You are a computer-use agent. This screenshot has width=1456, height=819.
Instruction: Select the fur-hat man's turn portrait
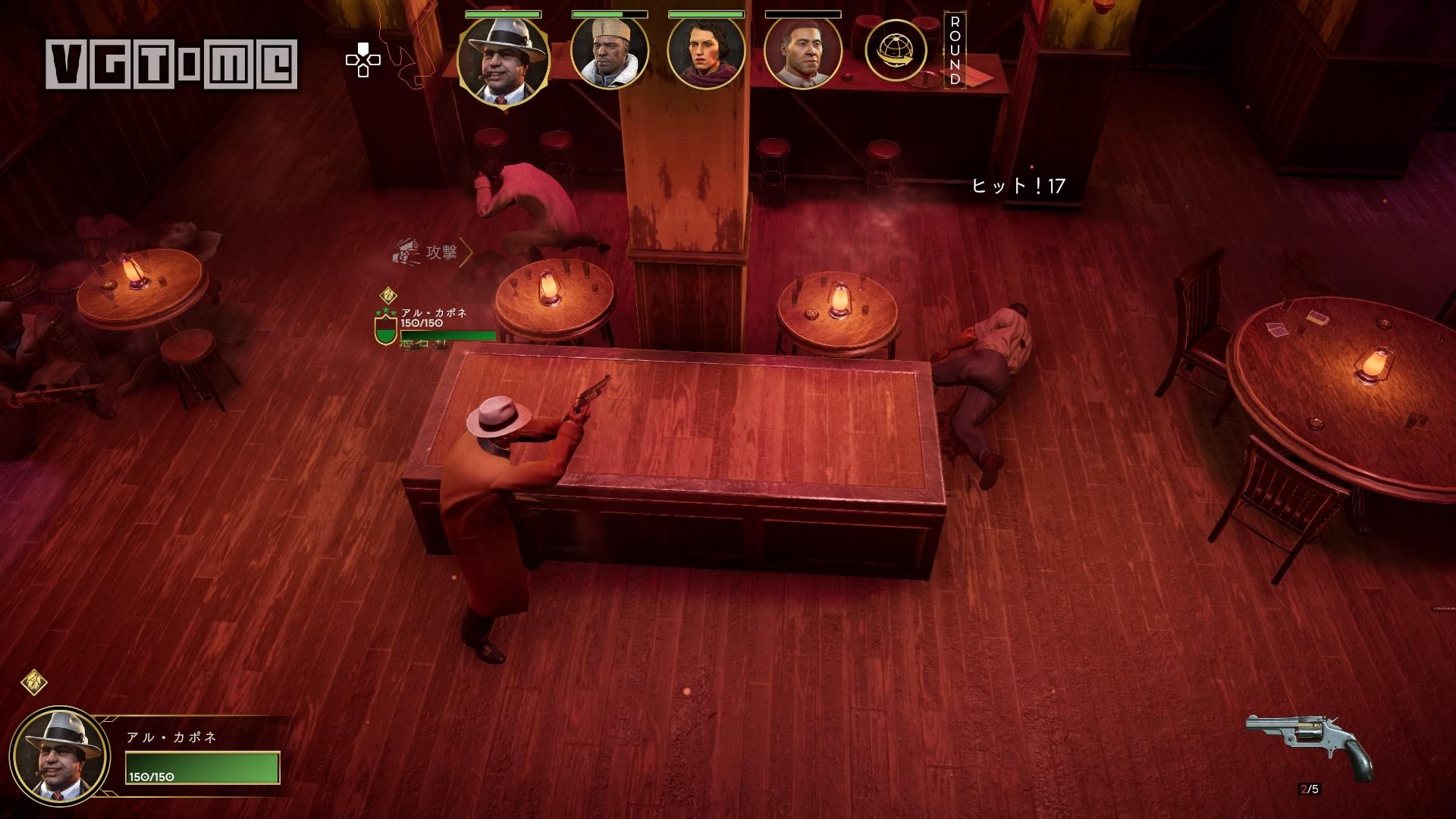609,53
